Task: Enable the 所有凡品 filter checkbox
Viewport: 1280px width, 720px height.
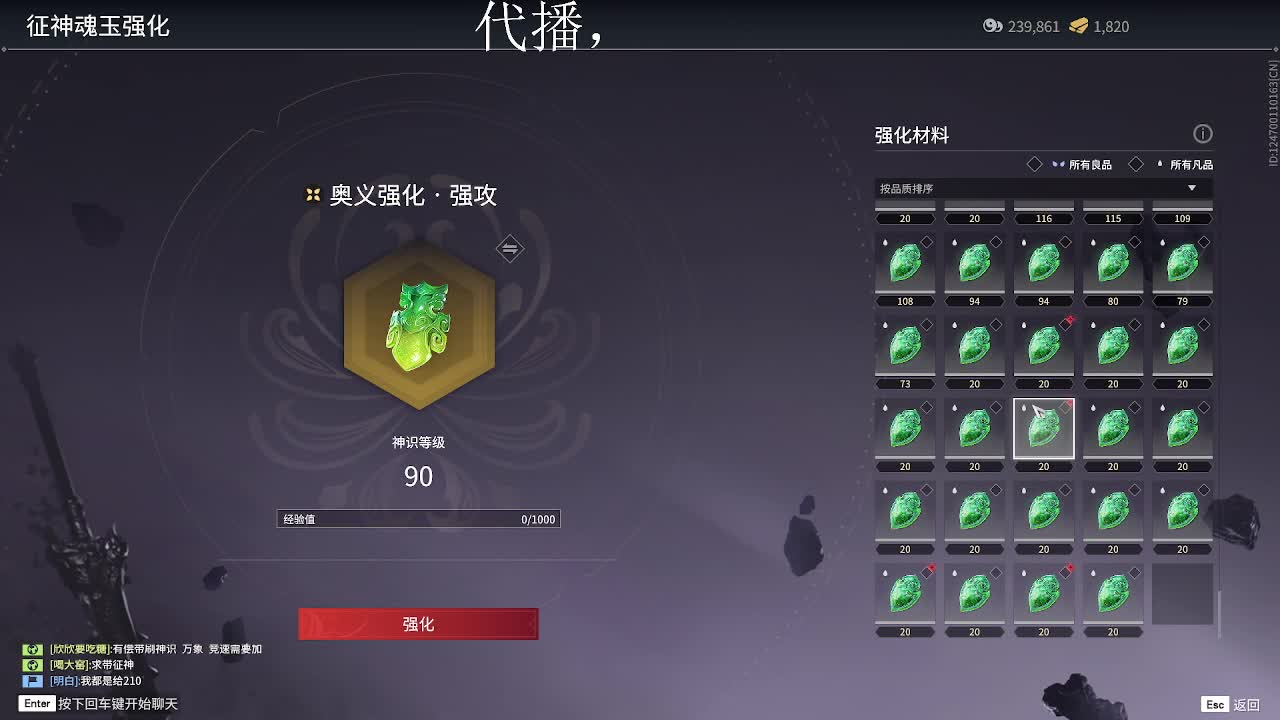Action: coord(1135,163)
